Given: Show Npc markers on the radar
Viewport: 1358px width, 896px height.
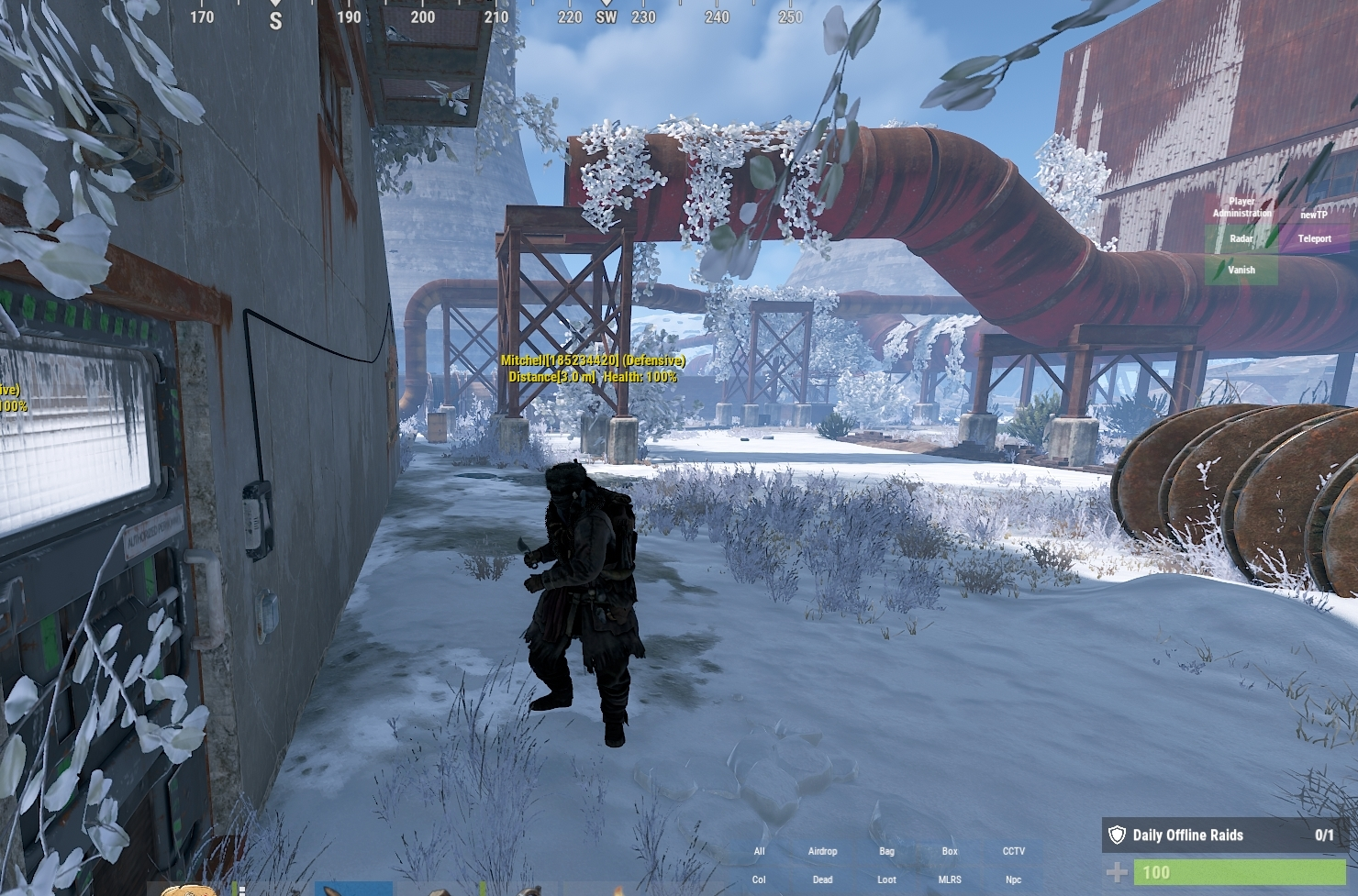Looking at the screenshot, I should pos(1013,879).
